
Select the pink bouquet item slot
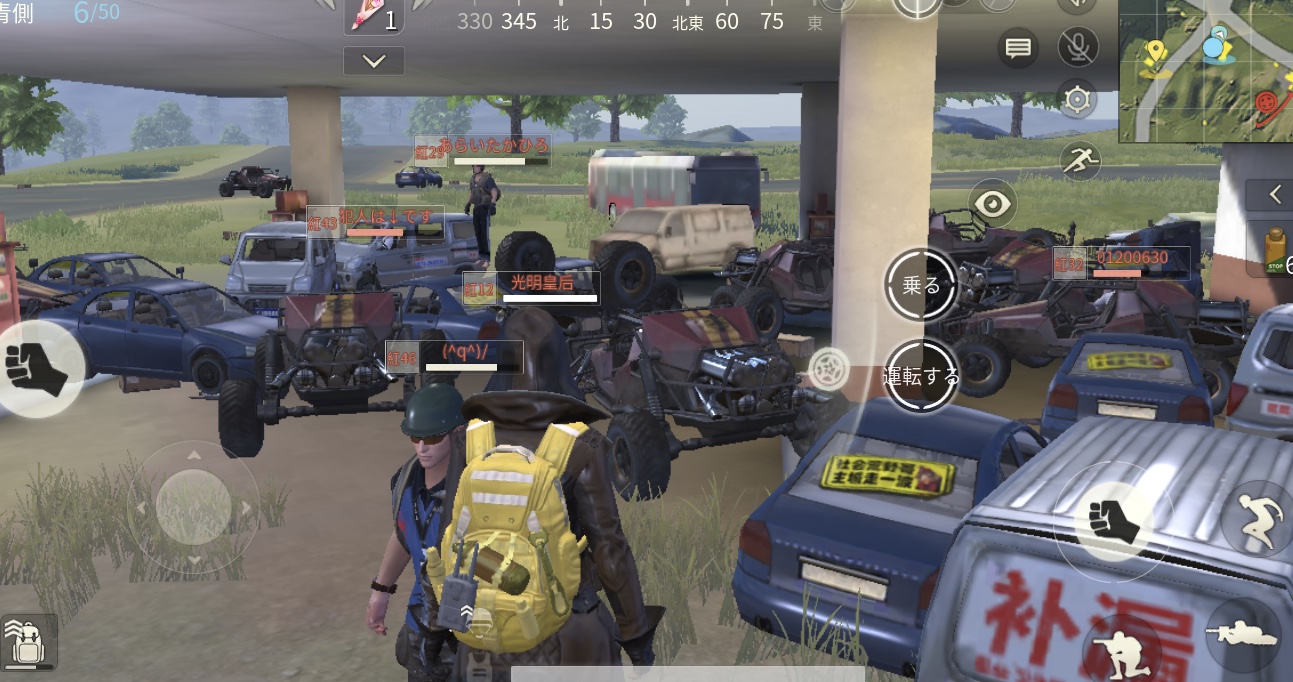coord(372,18)
